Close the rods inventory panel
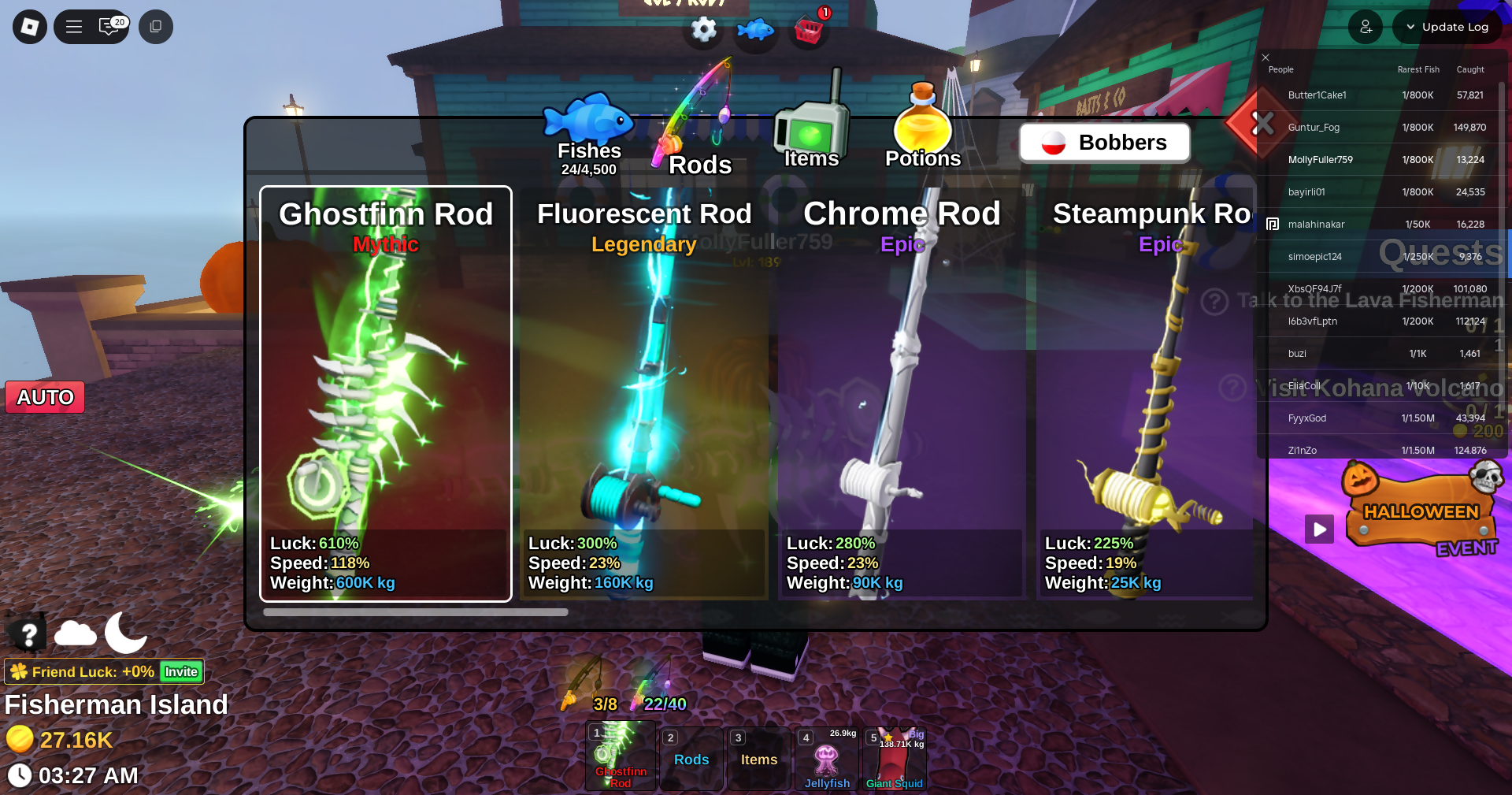Viewport: 1512px width, 795px height. pyautogui.click(x=1262, y=123)
